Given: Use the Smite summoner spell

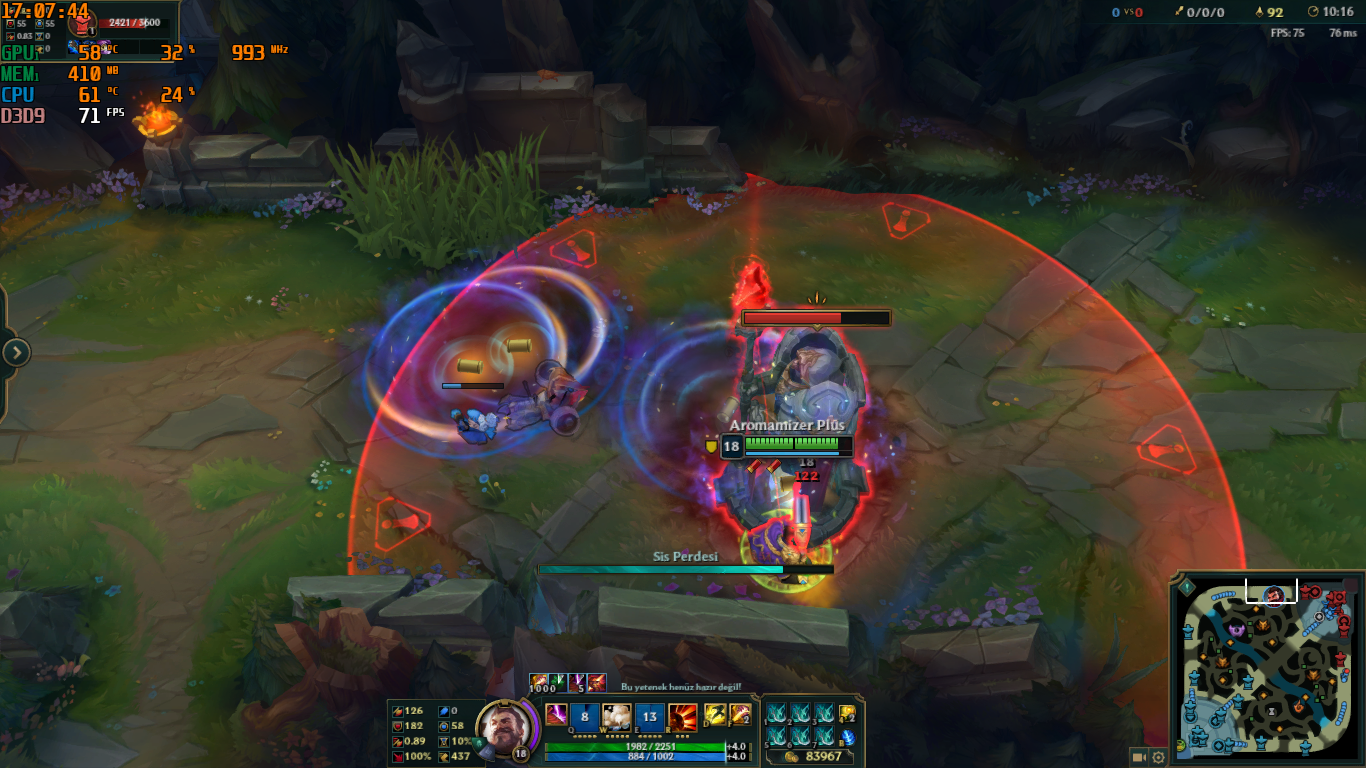Looking at the screenshot, I should pos(739,715).
